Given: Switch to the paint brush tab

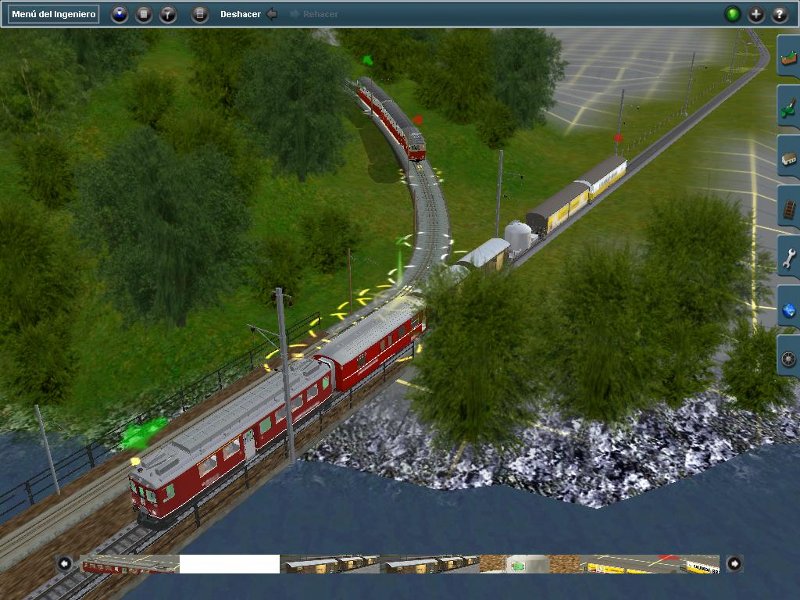Looking at the screenshot, I should 789,106.
